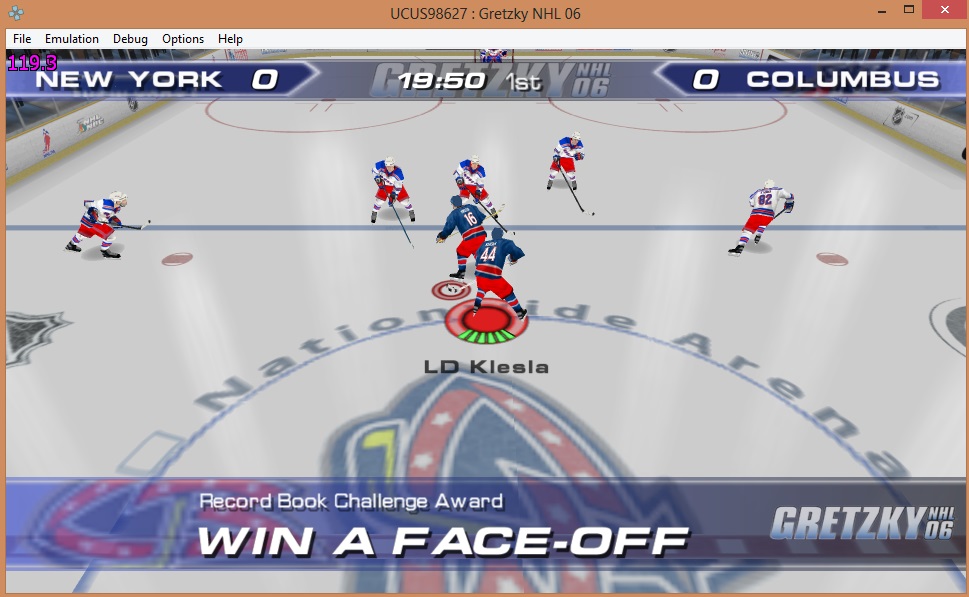This screenshot has height=597, width=969.
Task: Open the Emulation menu
Action: click(x=72, y=39)
